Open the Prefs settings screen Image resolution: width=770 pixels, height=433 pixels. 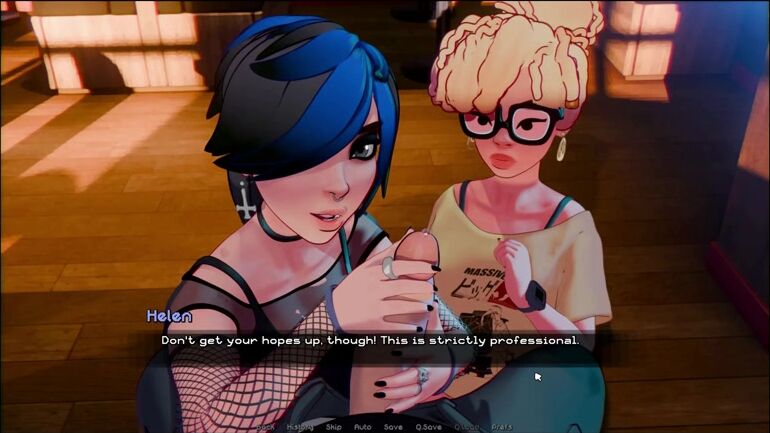point(502,426)
